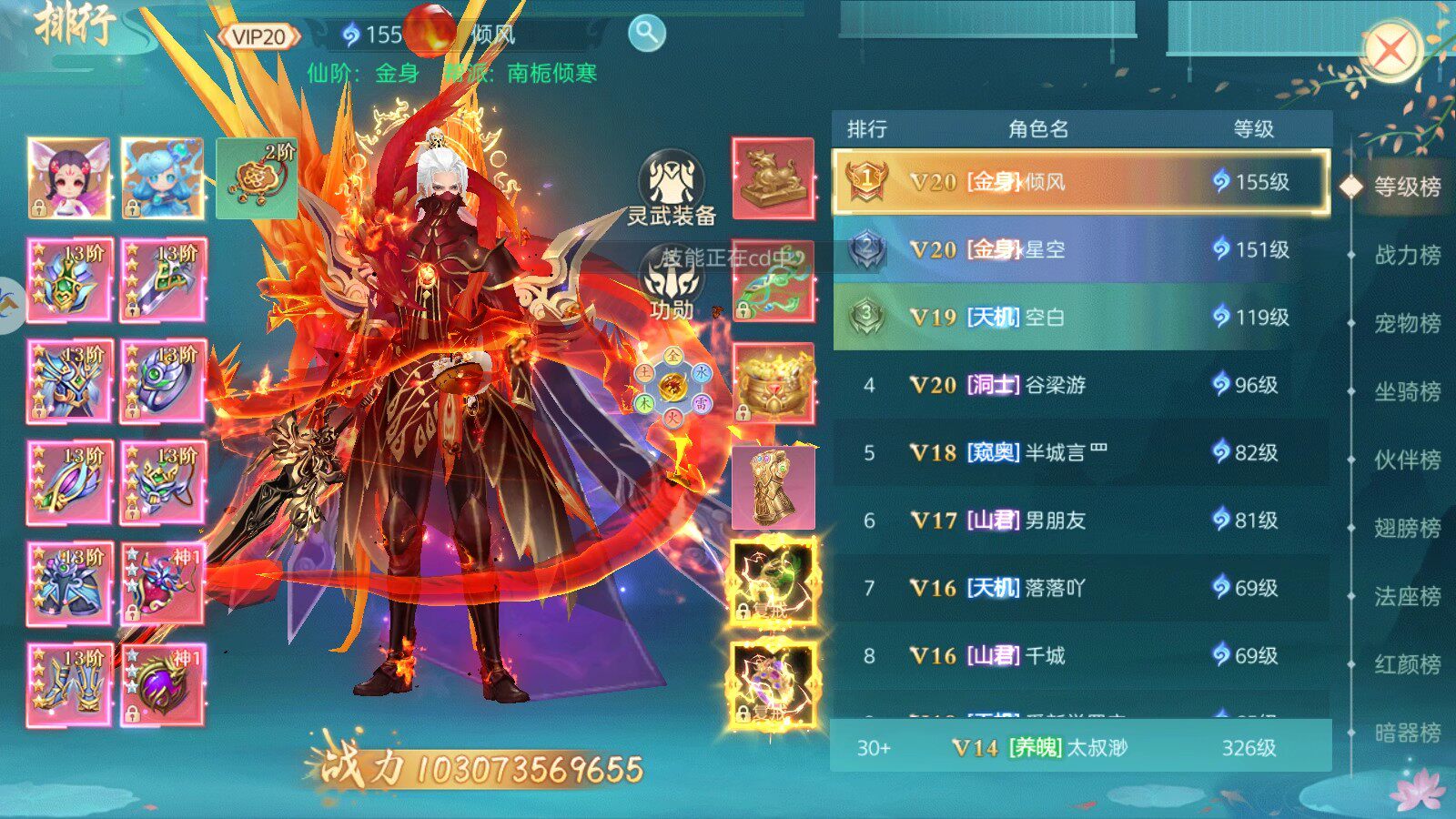
Task: Select the 坐骑榜 tab
Action: [1406, 391]
